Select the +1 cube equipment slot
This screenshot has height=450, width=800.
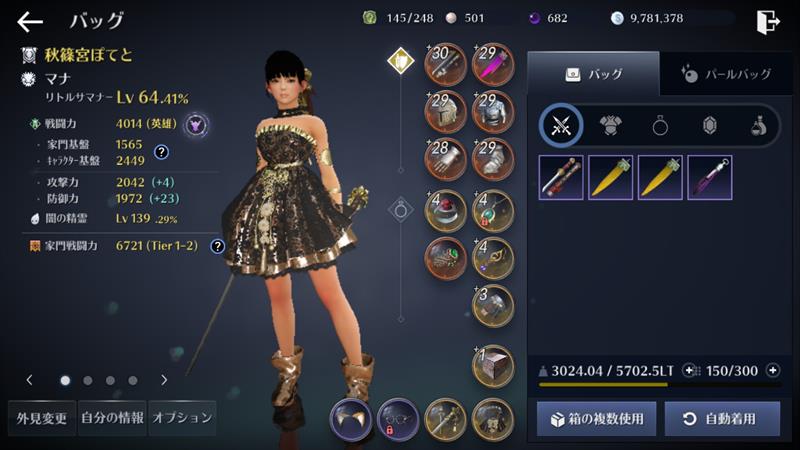tap(492, 364)
